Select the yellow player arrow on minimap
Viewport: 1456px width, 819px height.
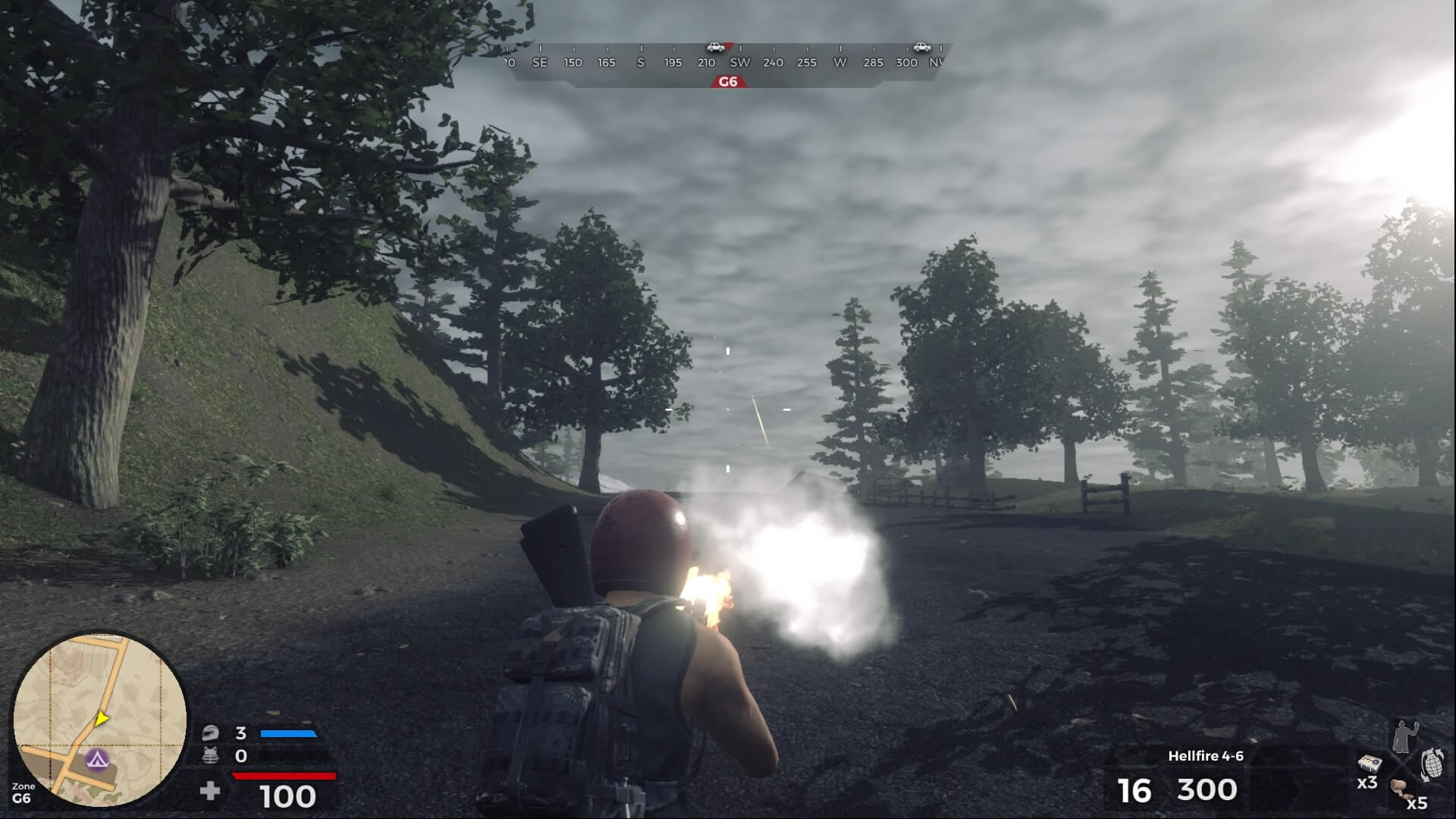click(x=101, y=718)
